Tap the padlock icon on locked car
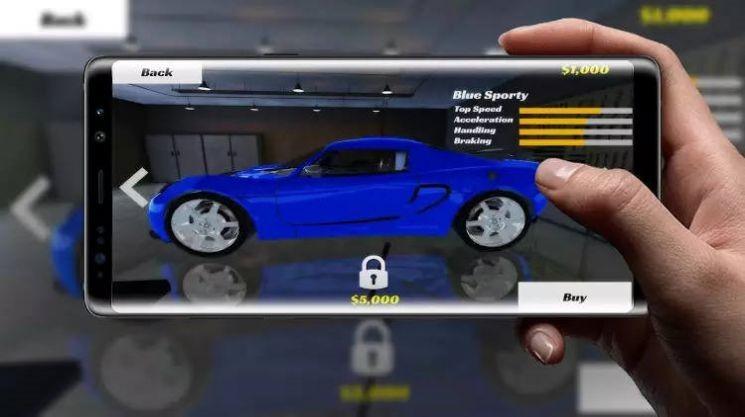This screenshot has height=417, width=745. [374, 272]
